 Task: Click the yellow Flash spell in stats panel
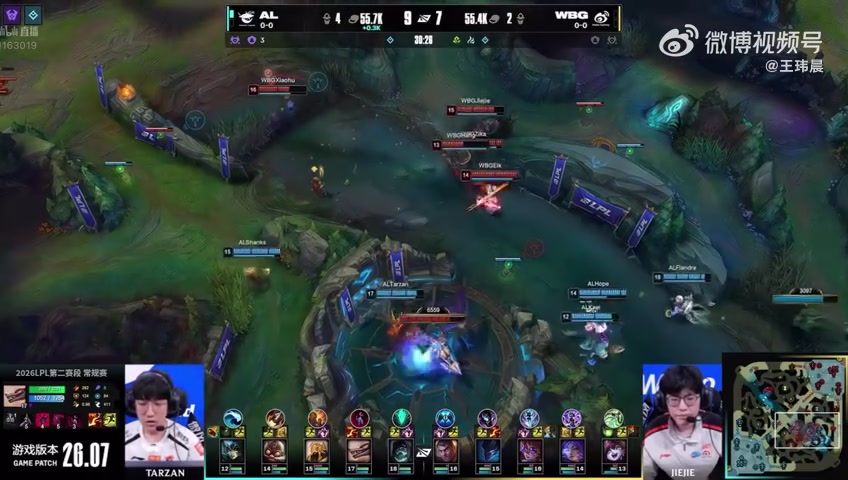tap(108, 420)
